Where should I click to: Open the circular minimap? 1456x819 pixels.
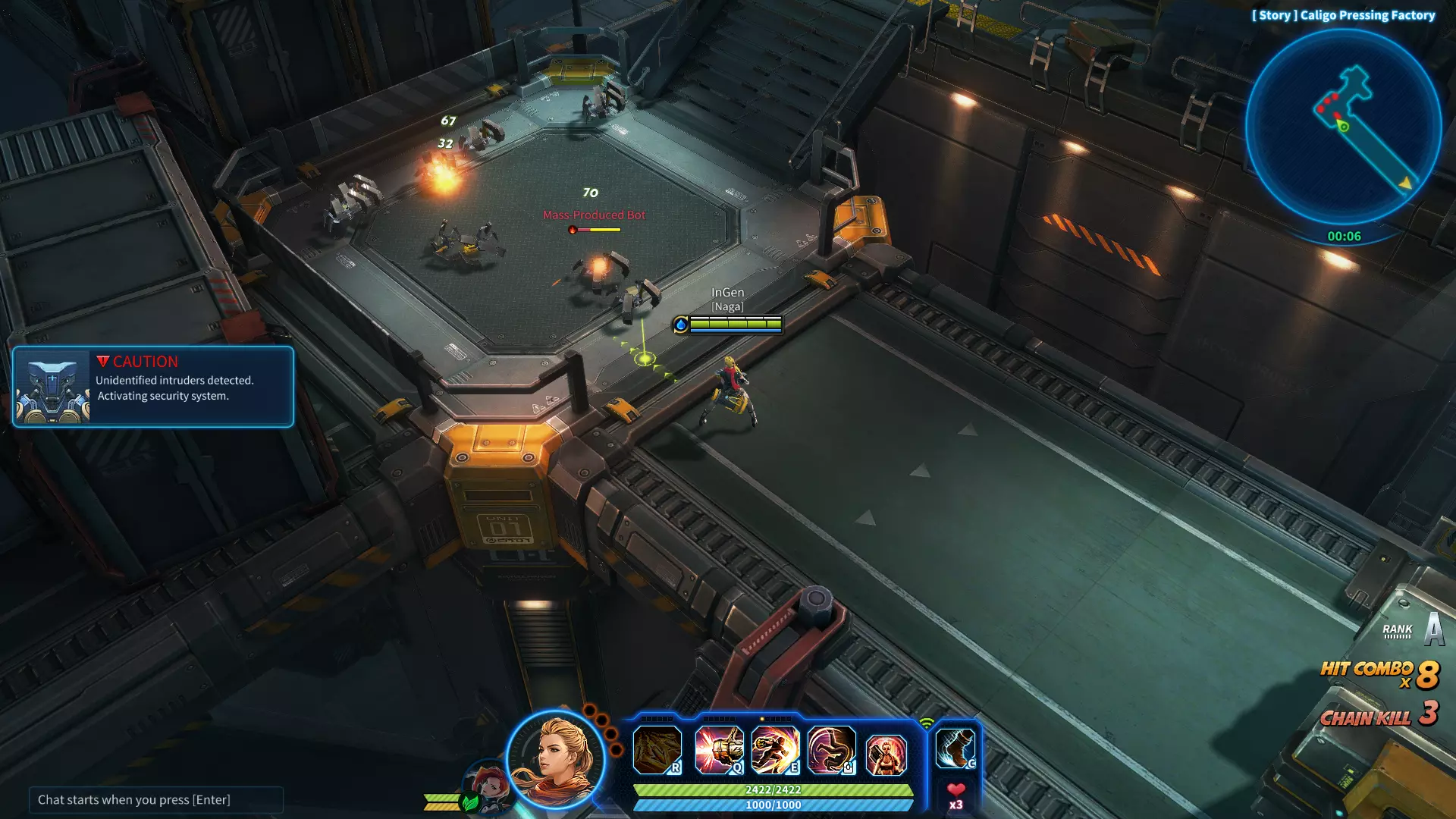pyautogui.click(x=1343, y=127)
